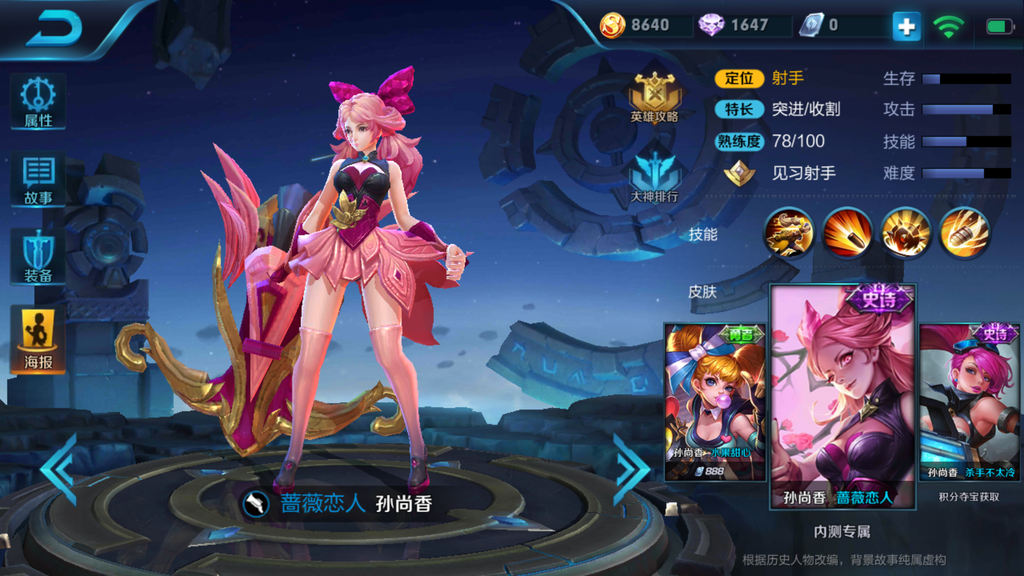Switch to next hero with right arrow

[x=631, y=468]
